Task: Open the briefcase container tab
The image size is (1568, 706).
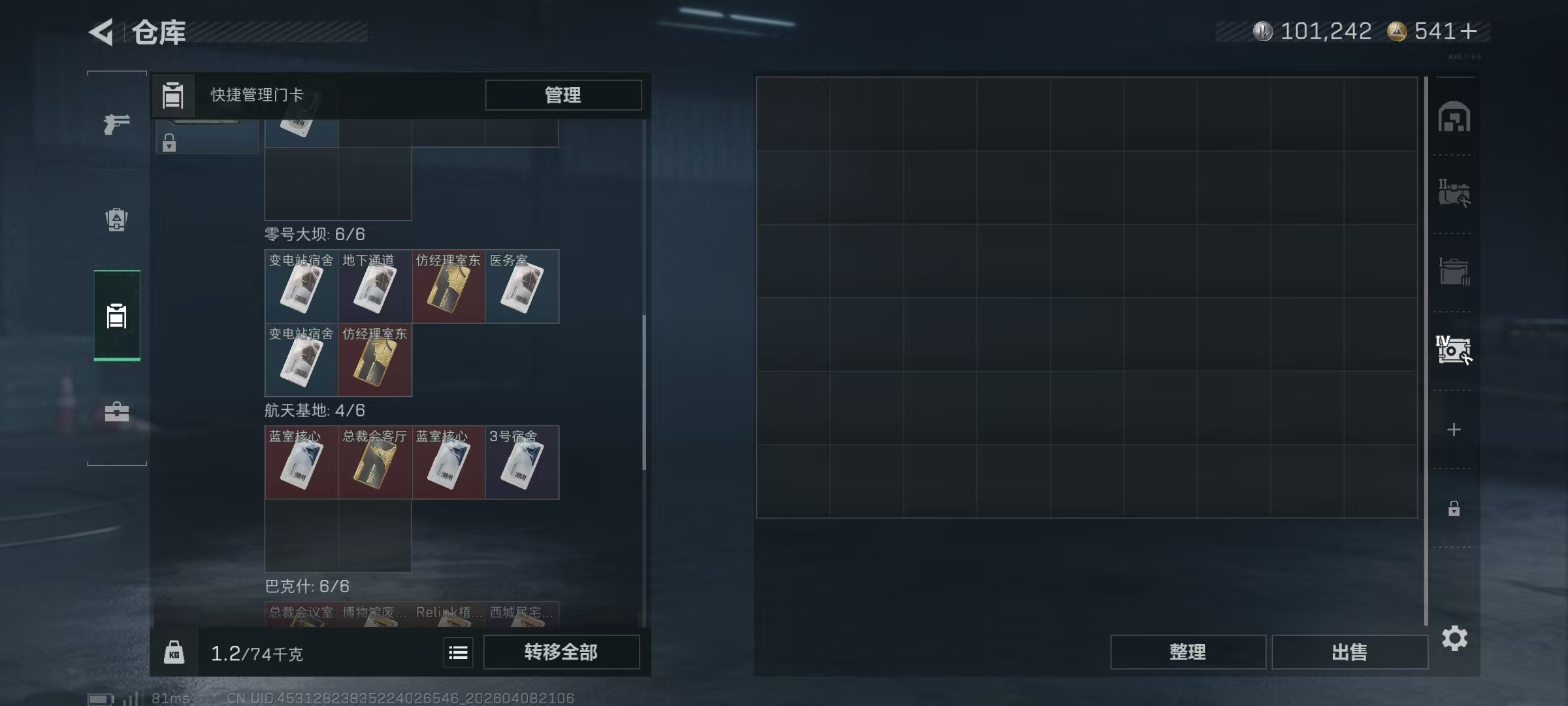Action: [x=116, y=412]
